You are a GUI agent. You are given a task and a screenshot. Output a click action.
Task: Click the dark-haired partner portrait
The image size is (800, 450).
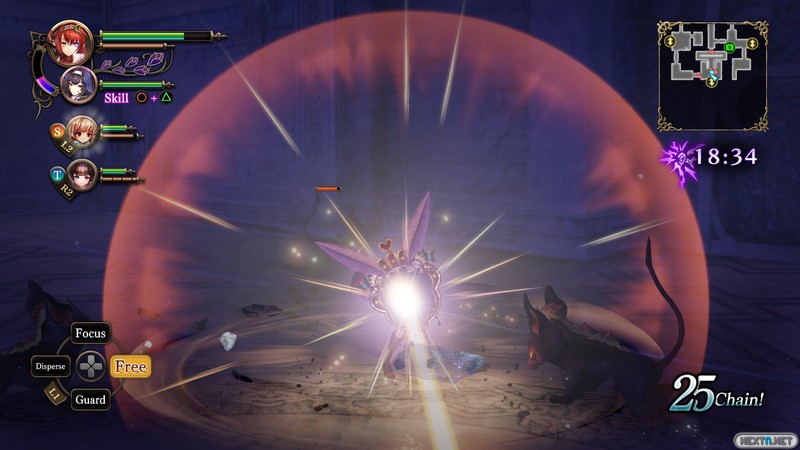[78, 86]
